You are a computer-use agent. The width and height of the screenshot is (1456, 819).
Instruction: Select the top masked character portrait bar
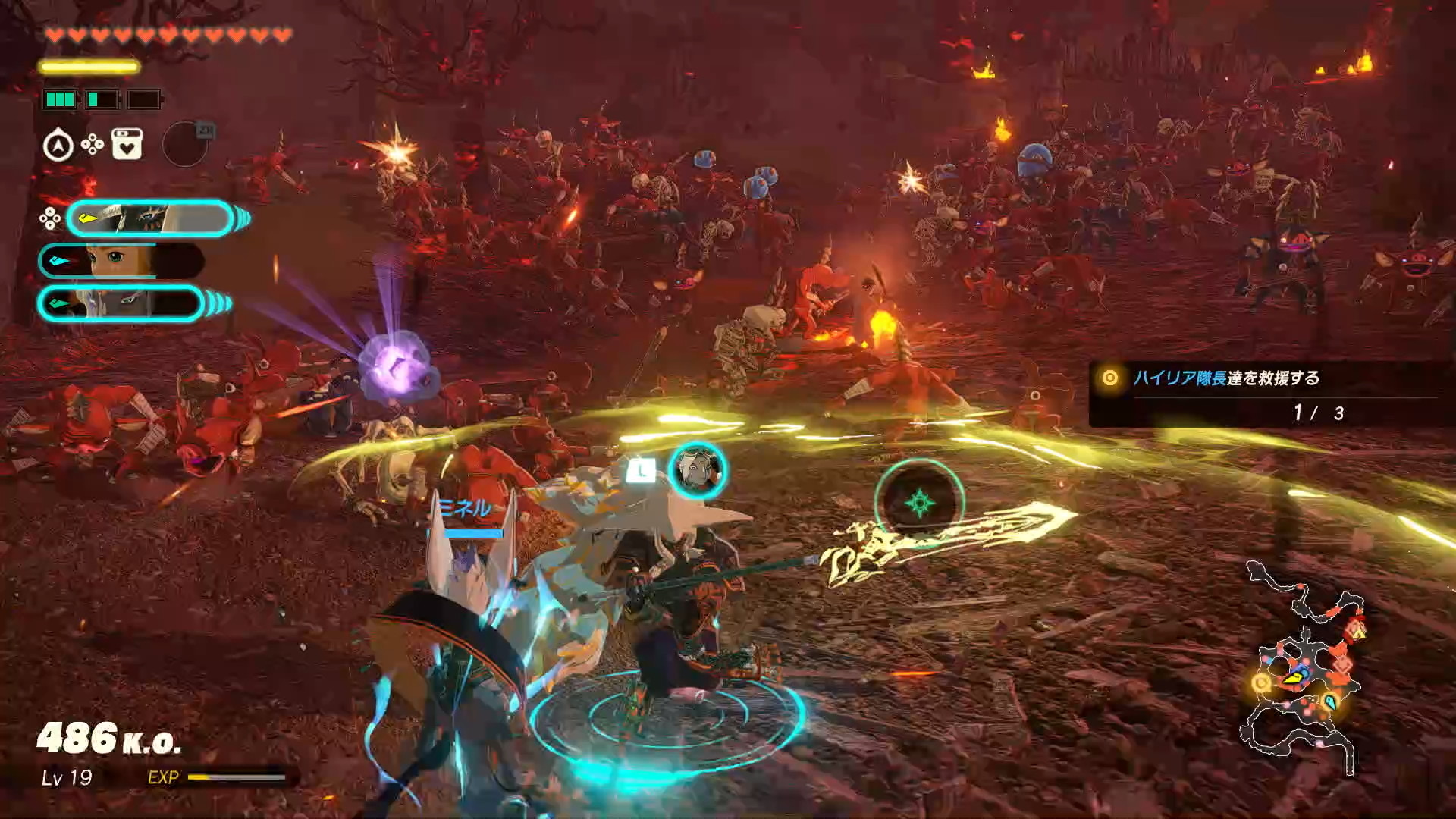pyautogui.click(x=149, y=219)
